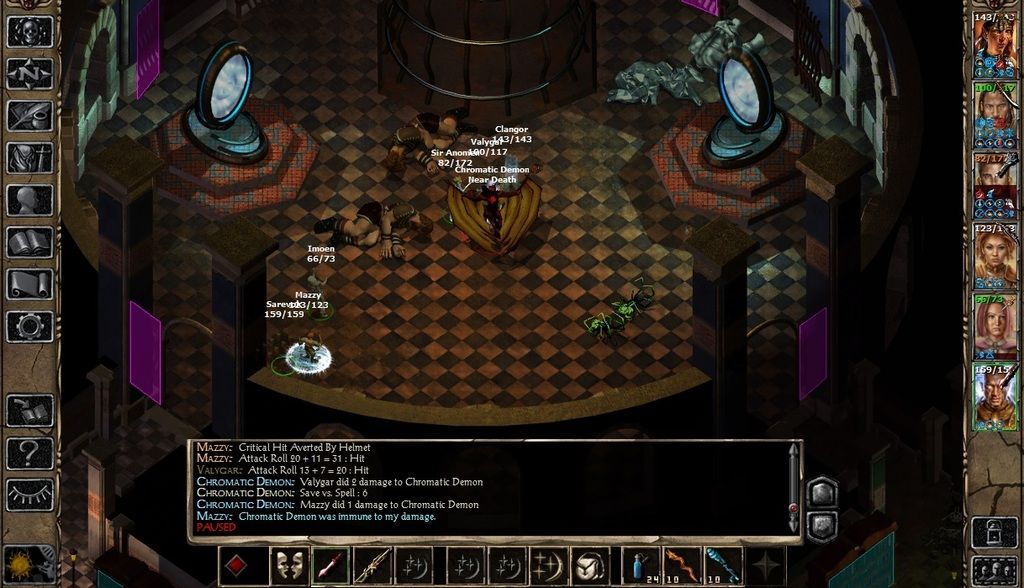The width and height of the screenshot is (1024, 588).
Task: Open the journal quill button
Action: point(30,116)
